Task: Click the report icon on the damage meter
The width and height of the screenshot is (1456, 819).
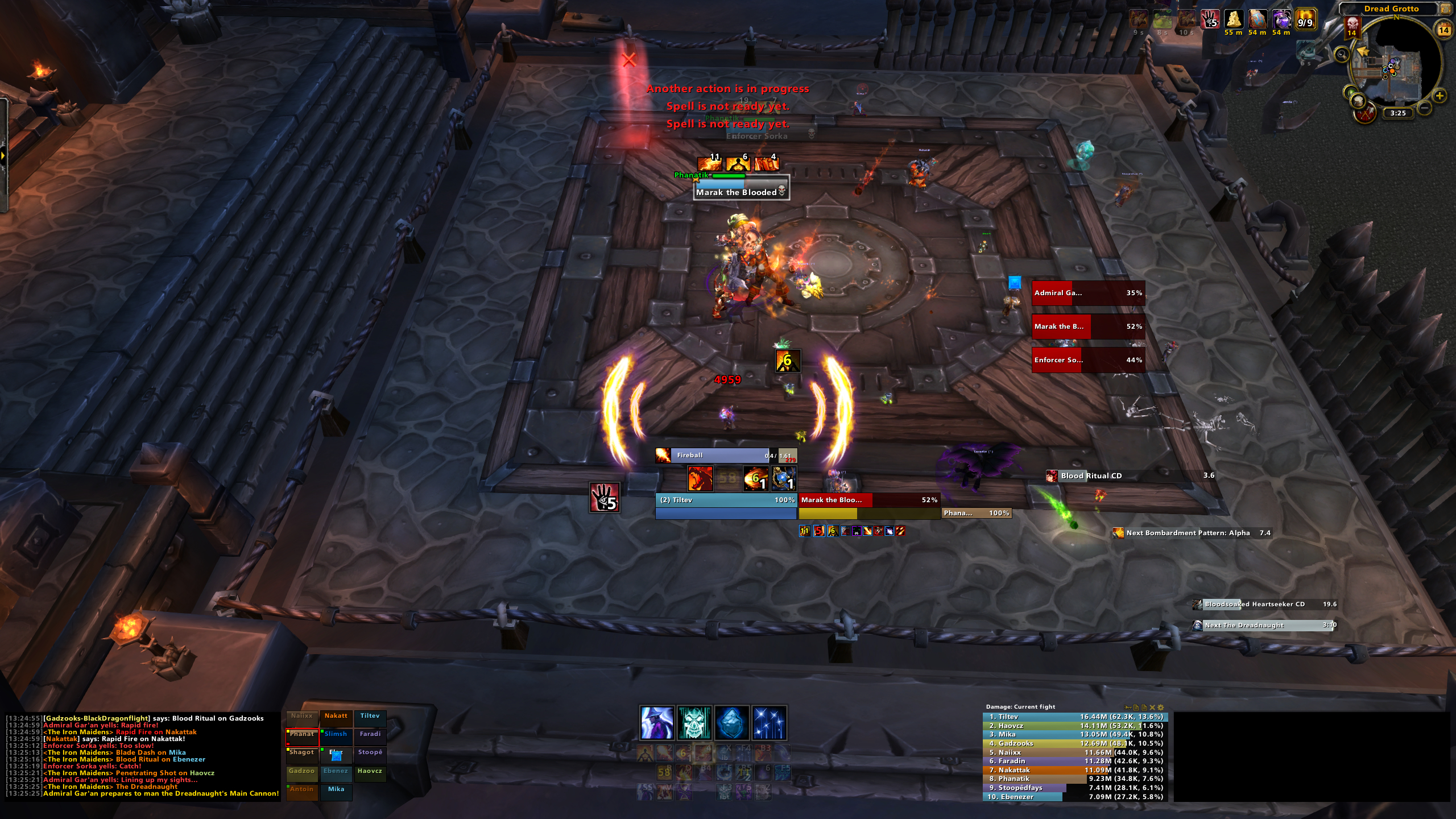Action: click(x=1135, y=707)
